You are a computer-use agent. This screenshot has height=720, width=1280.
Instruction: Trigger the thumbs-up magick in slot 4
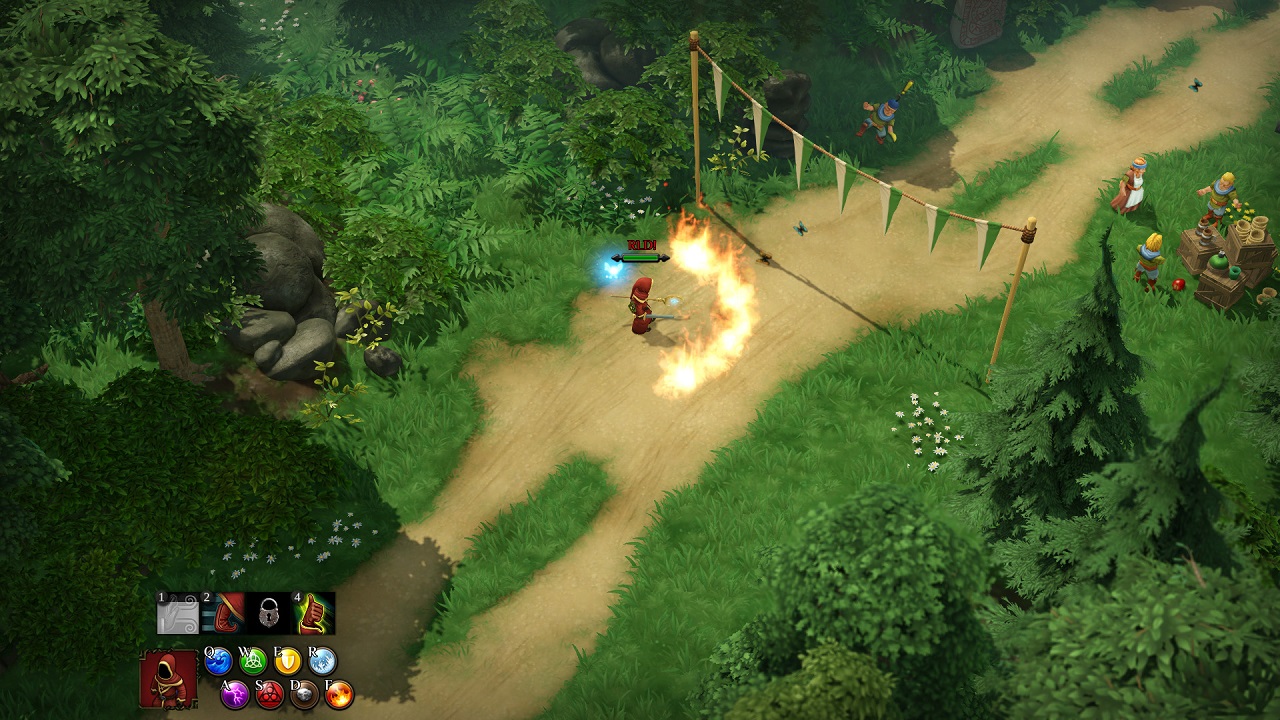314,613
